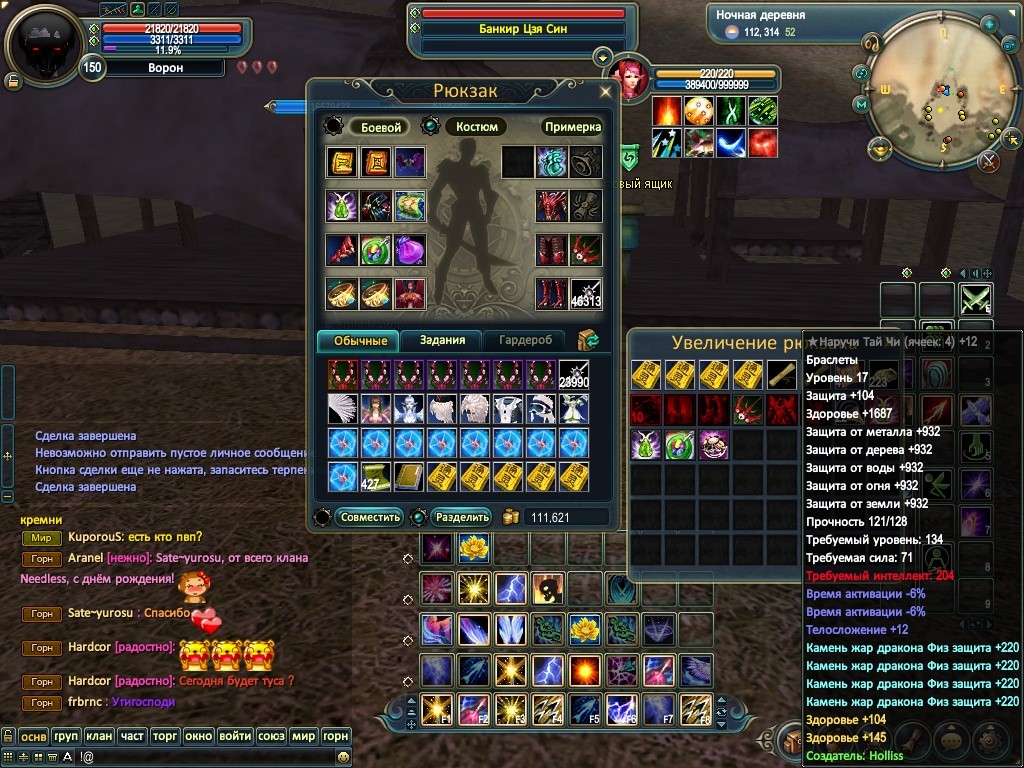Switch to the Костюм view
This screenshot has height=768, width=1024.
pos(477,127)
